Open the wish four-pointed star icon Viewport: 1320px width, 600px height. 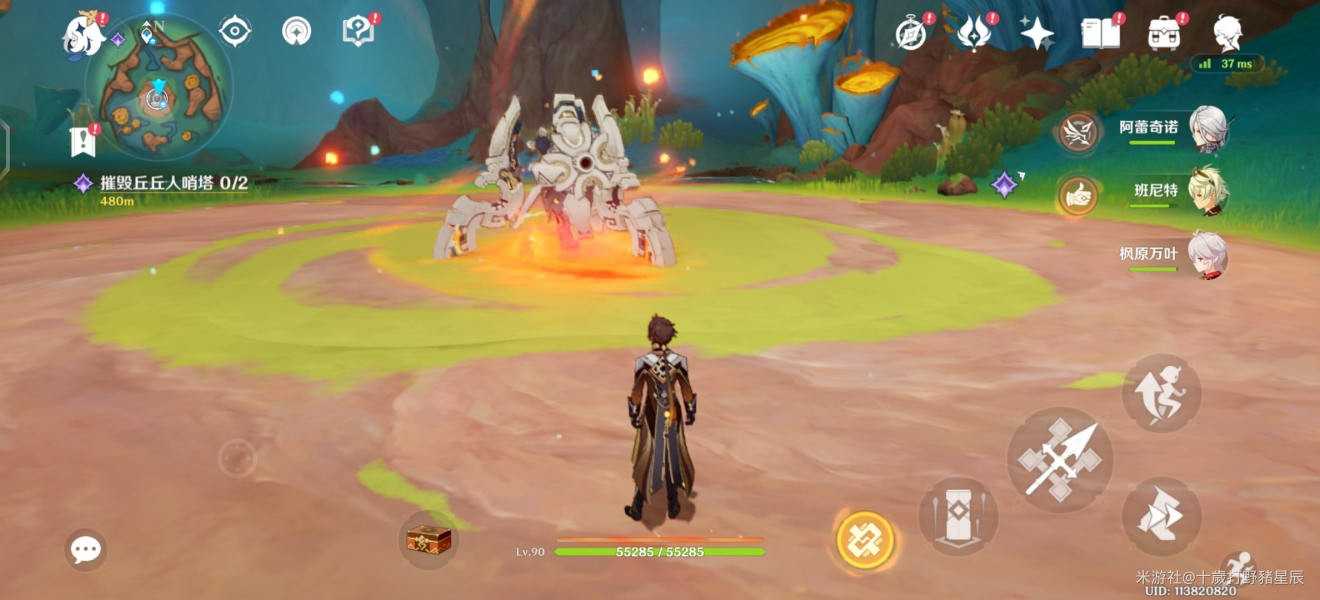pyautogui.click(x=1037, y=33)
